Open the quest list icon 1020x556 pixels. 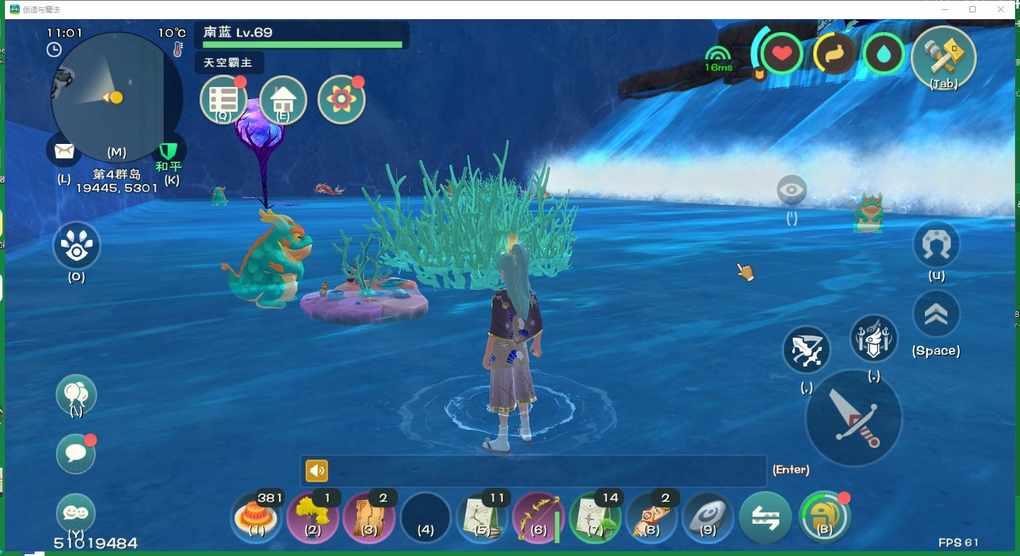(x=223, y=100)
